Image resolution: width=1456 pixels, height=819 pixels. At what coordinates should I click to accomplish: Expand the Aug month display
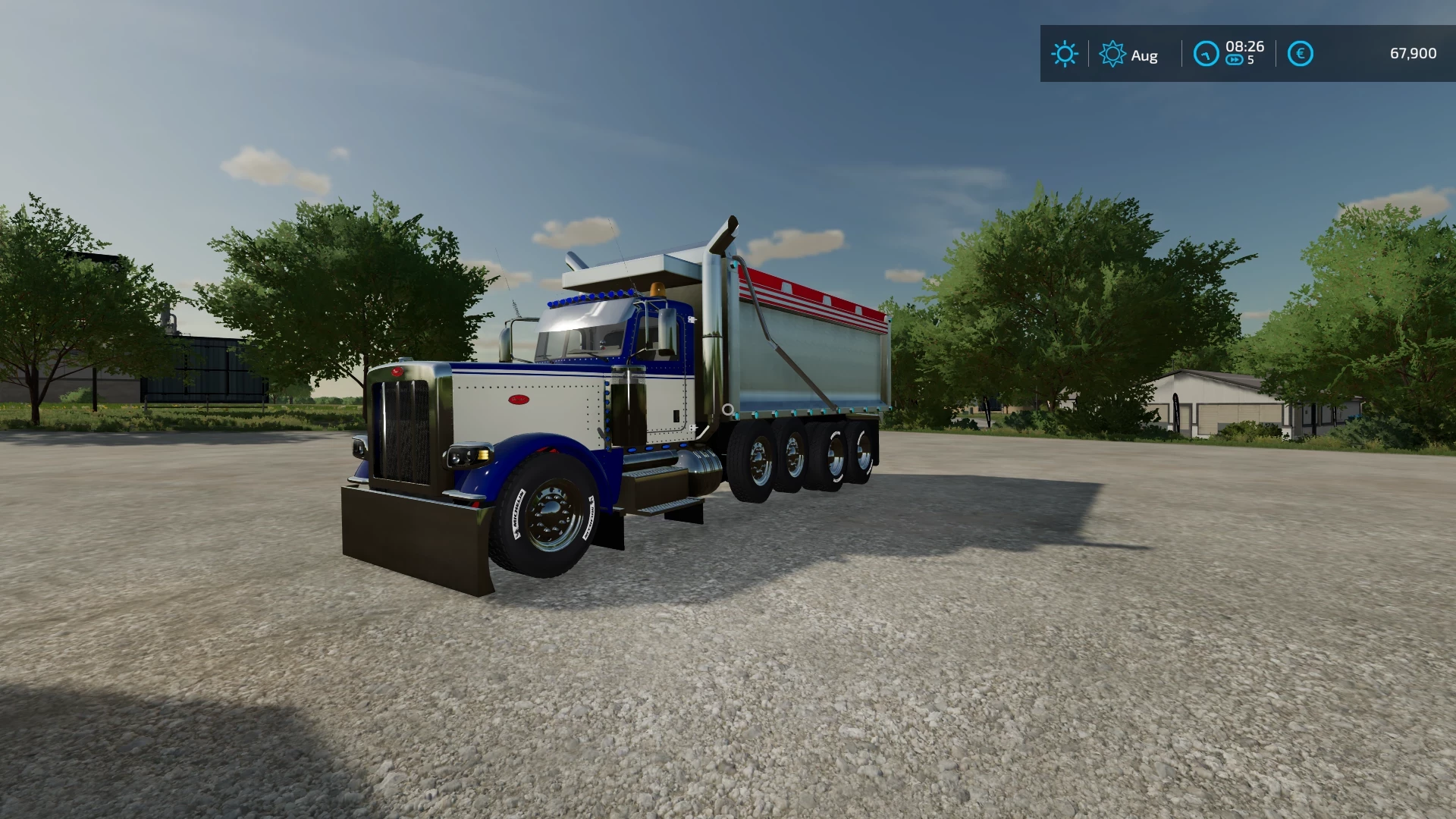click(x=1144, y=55)
